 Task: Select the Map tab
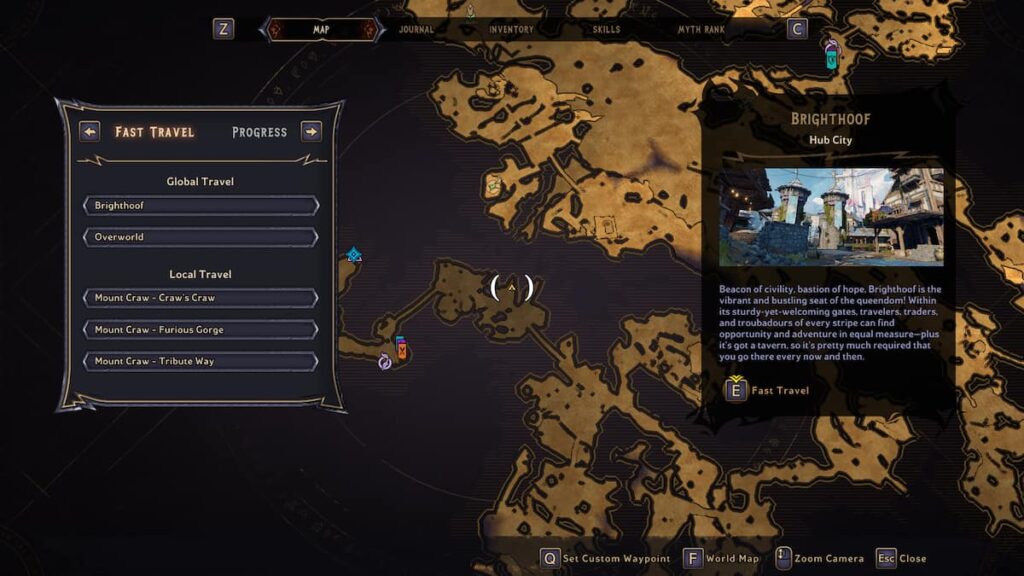(321, 30)
